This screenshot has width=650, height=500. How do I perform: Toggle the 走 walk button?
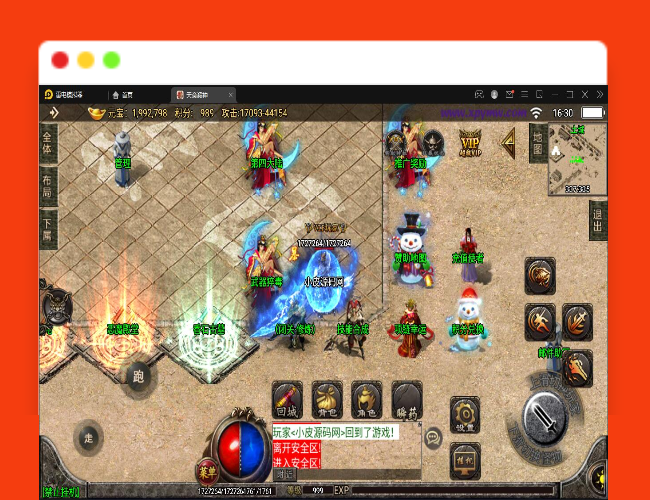89,438
